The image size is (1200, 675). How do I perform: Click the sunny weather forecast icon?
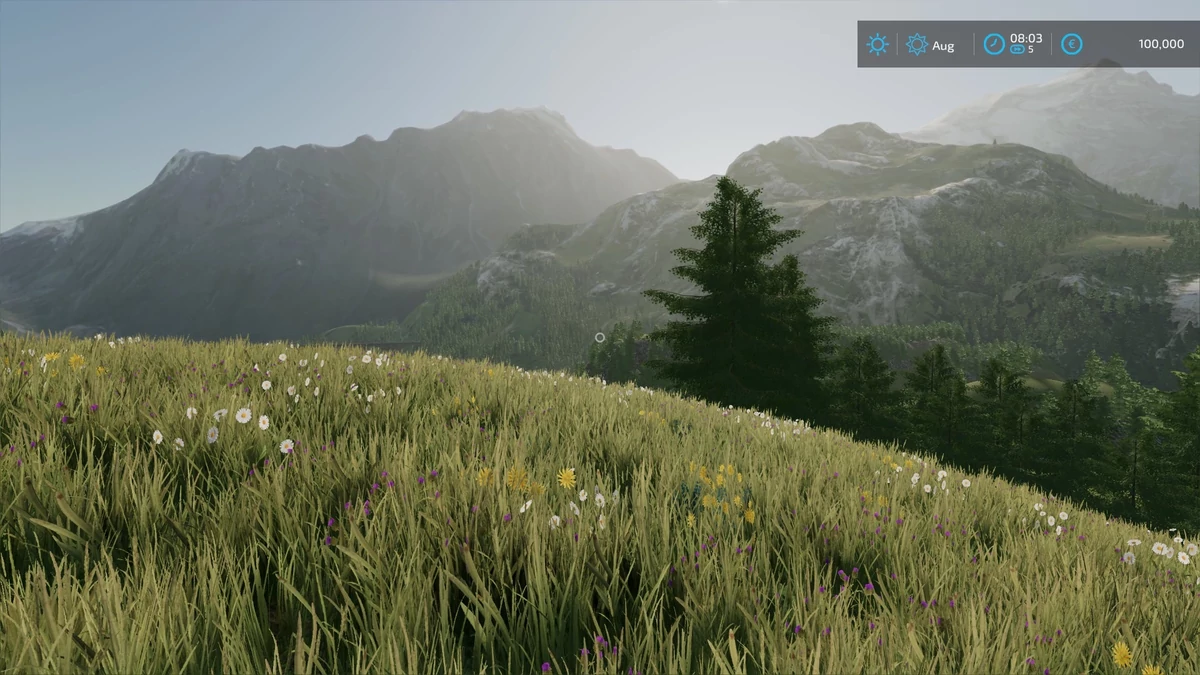click(877, 44)
